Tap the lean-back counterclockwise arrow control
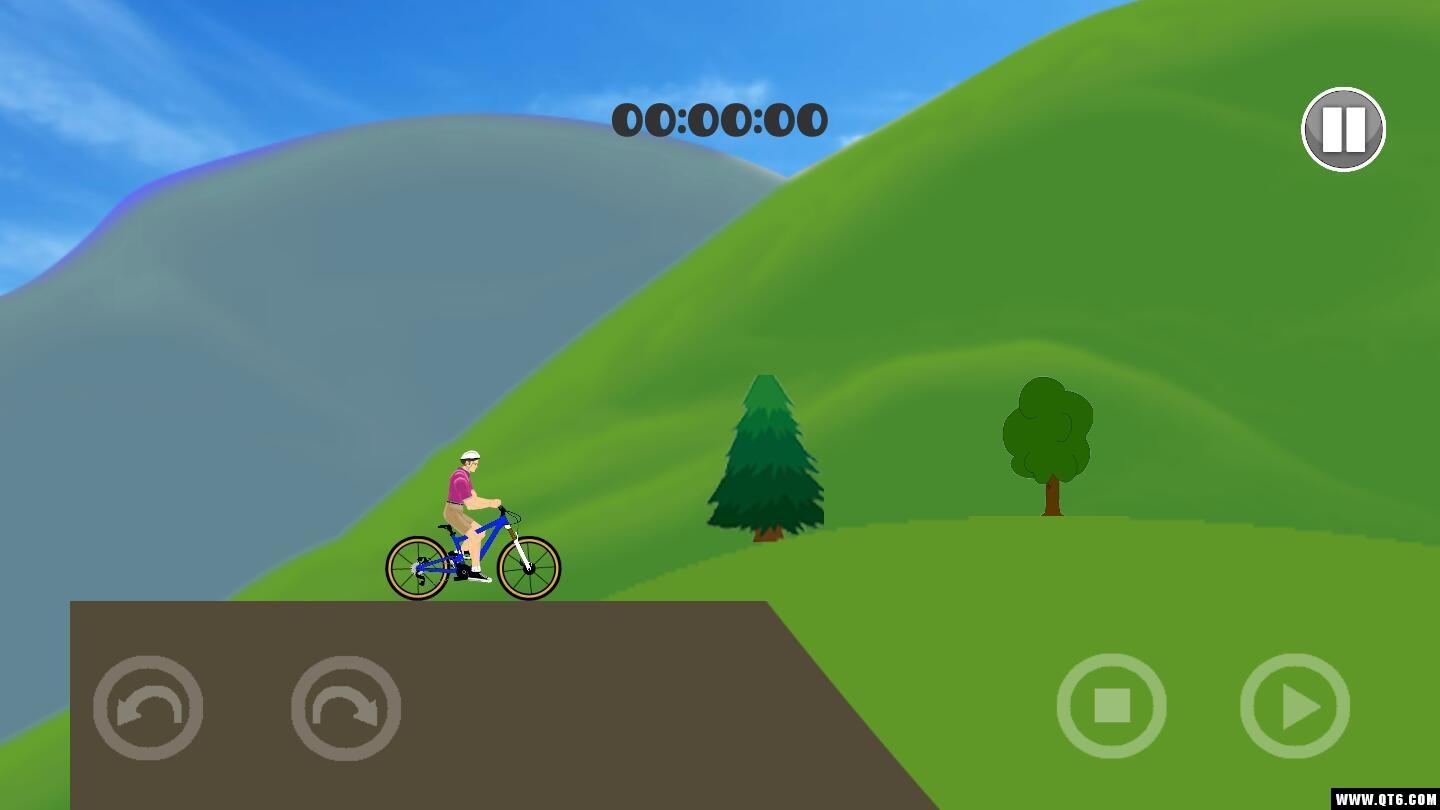This screenshot has width=1440, height=810. (x=148, y=707)
